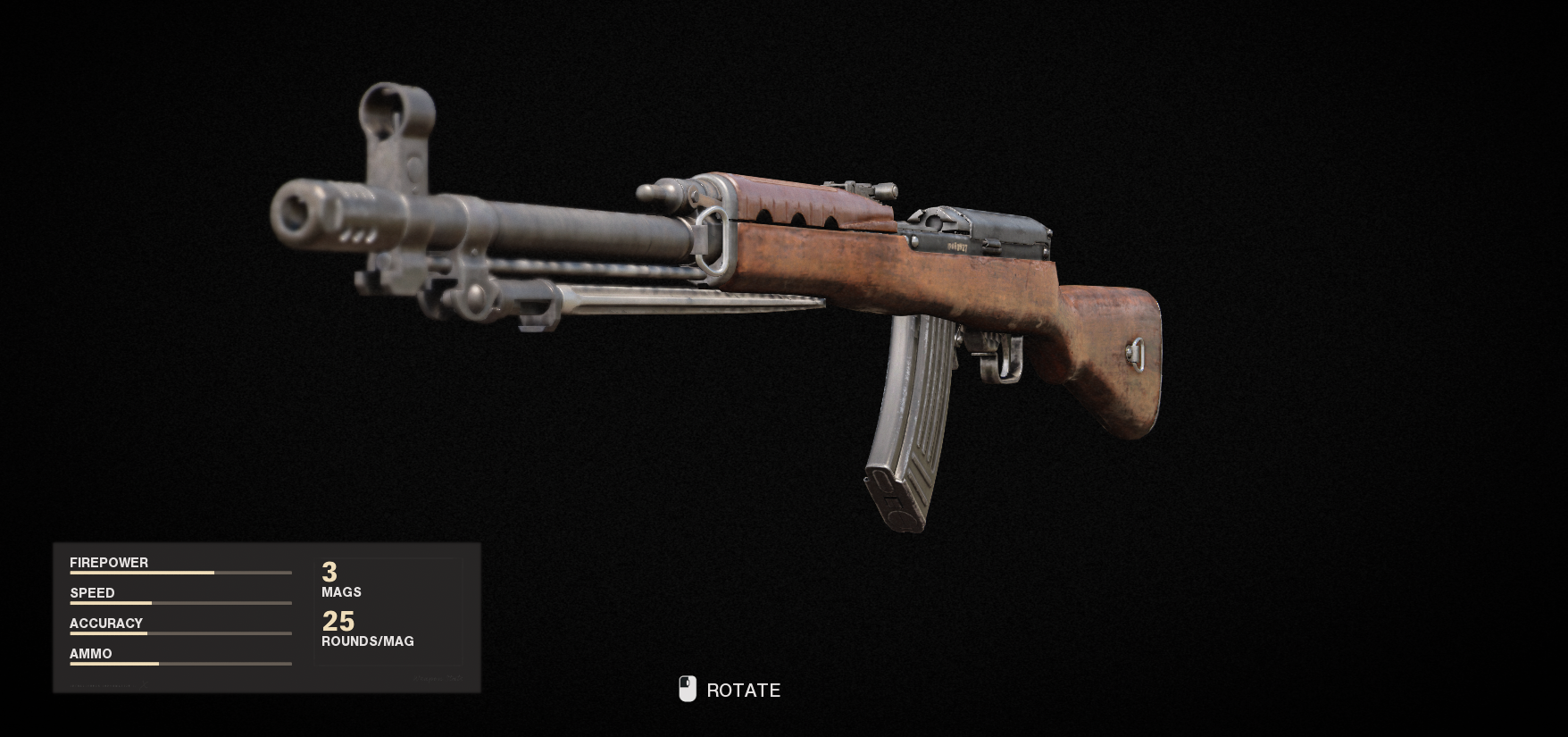
Task: Click the SPEED stat label
Action: click(92, 593)
